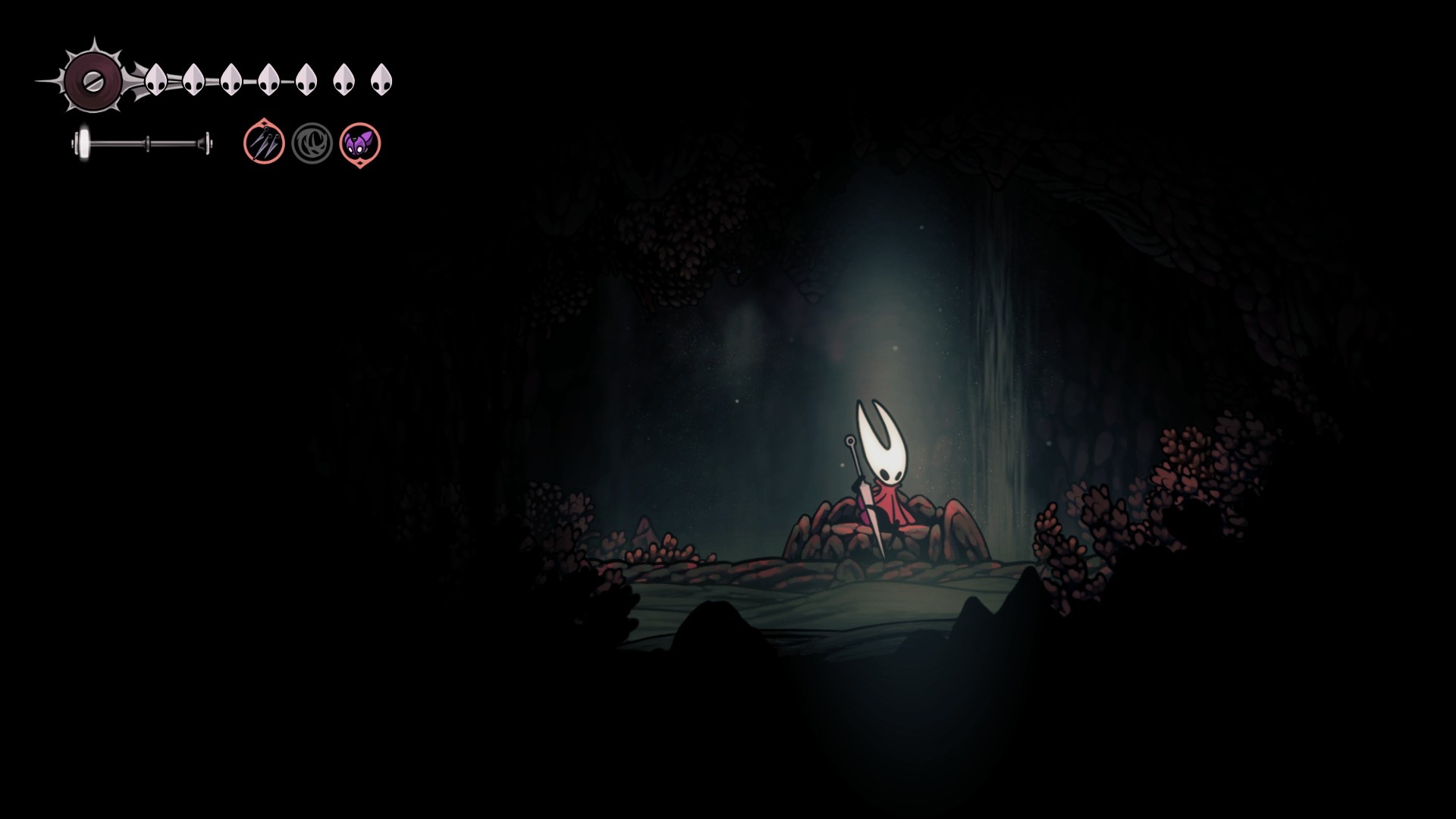The height and width of the screenshot is (819, 1456).
Task: Choose the purple bug tool icon
Action: [359, 143]
